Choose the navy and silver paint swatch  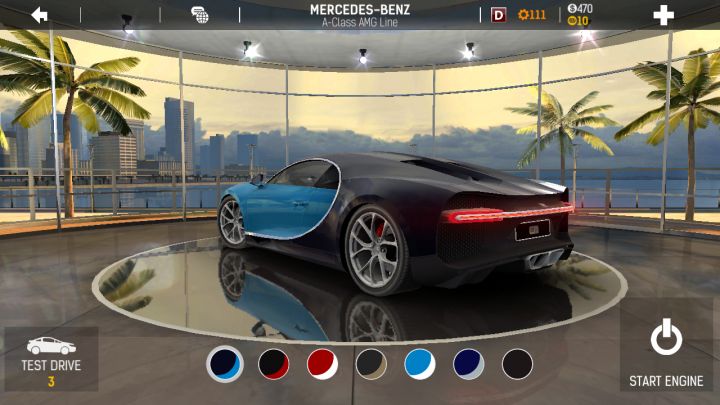(469, 364)
